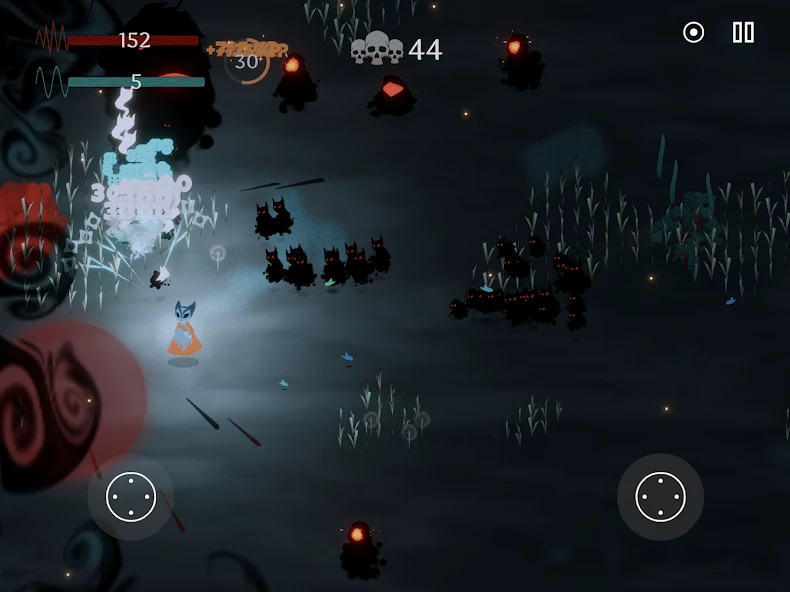The width and height of the screenshot is (790, 592).
Task: Tap the right virtual aiming joystick
Action: tap(660, 497)
